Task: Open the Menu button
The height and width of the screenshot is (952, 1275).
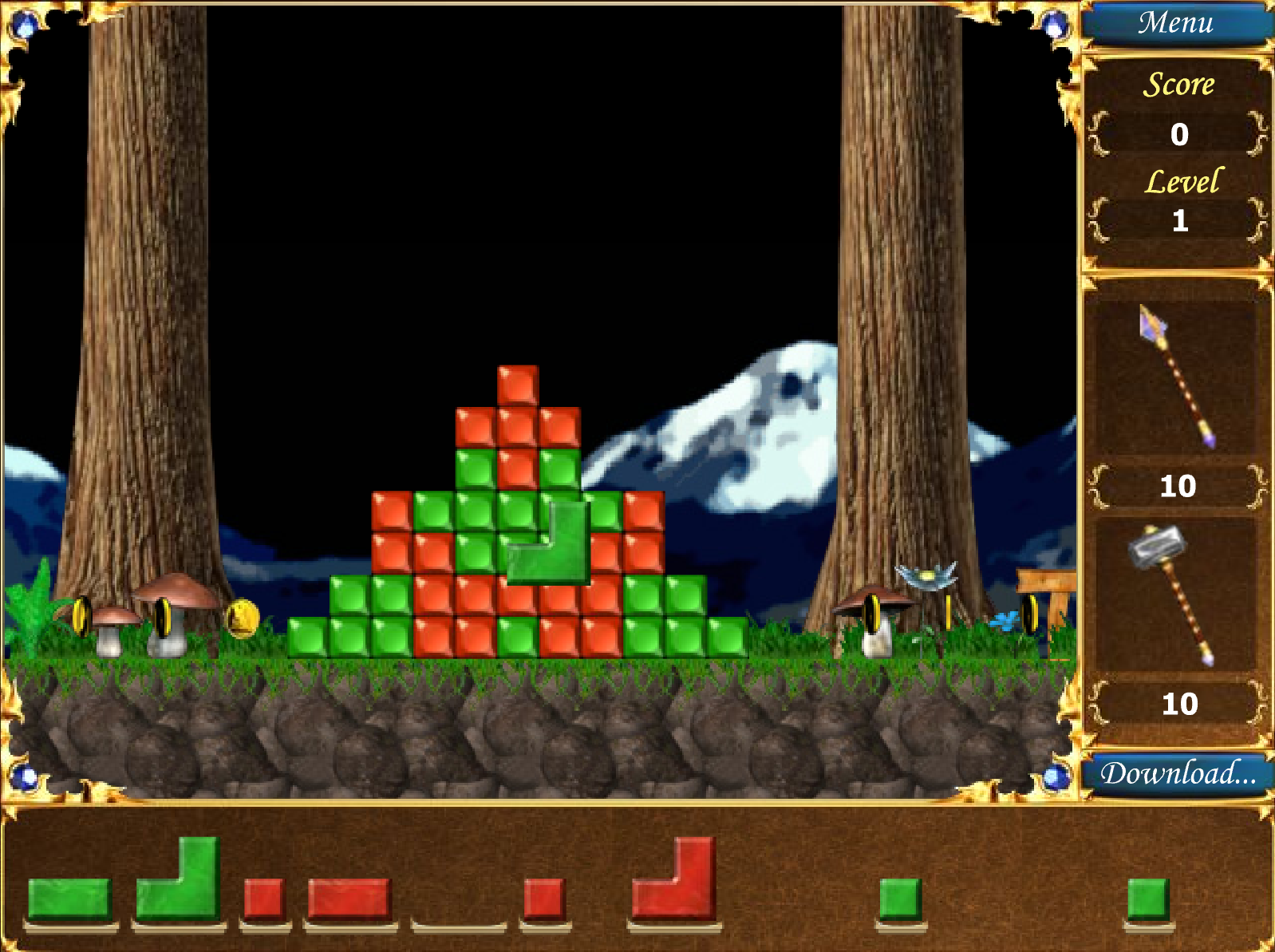Action: (1175, 22)
